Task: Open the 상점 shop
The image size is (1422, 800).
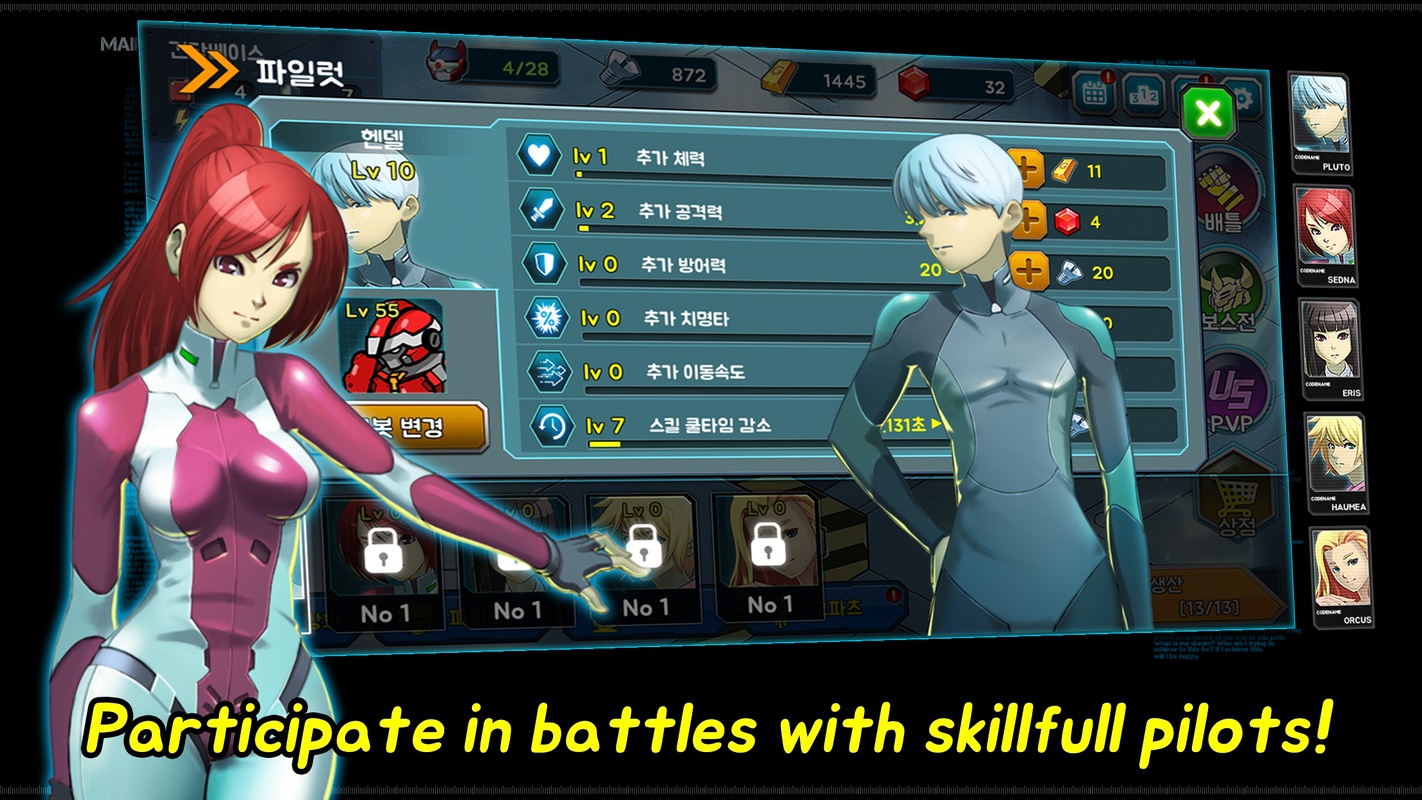Action: coord(1236,505)
